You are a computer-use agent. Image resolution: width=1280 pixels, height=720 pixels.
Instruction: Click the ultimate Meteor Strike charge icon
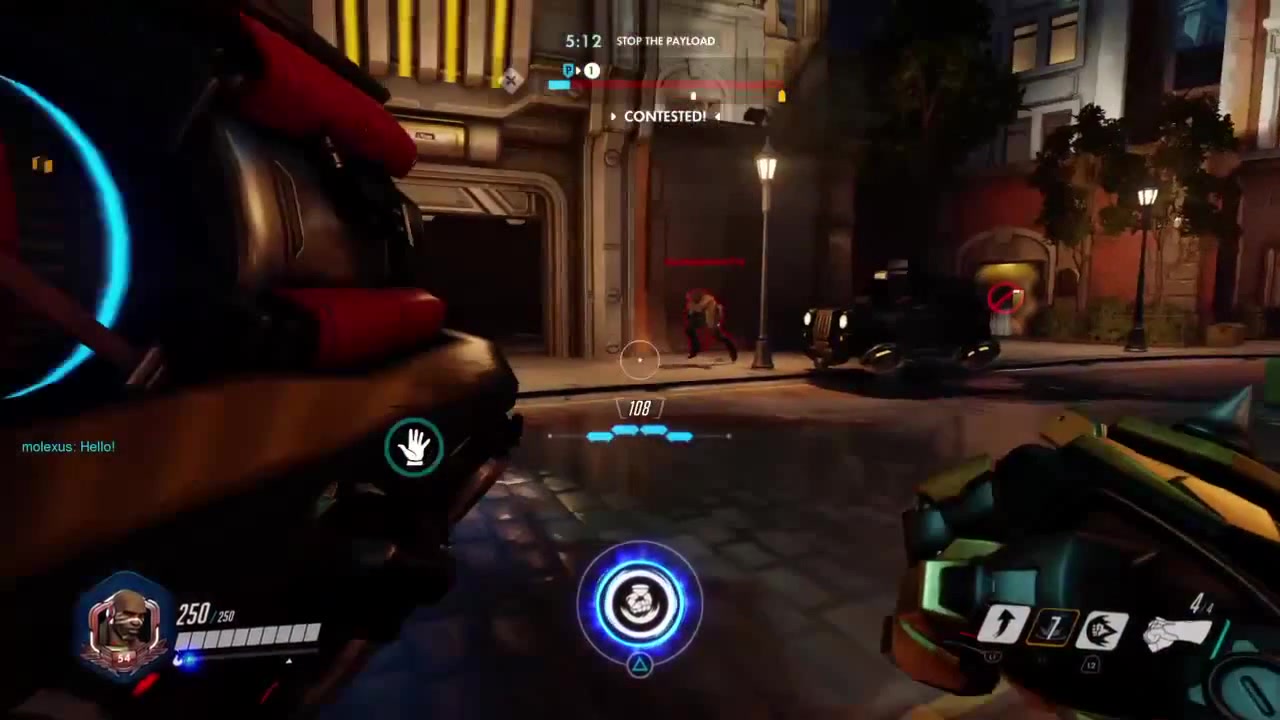click(x=640, y=601)
